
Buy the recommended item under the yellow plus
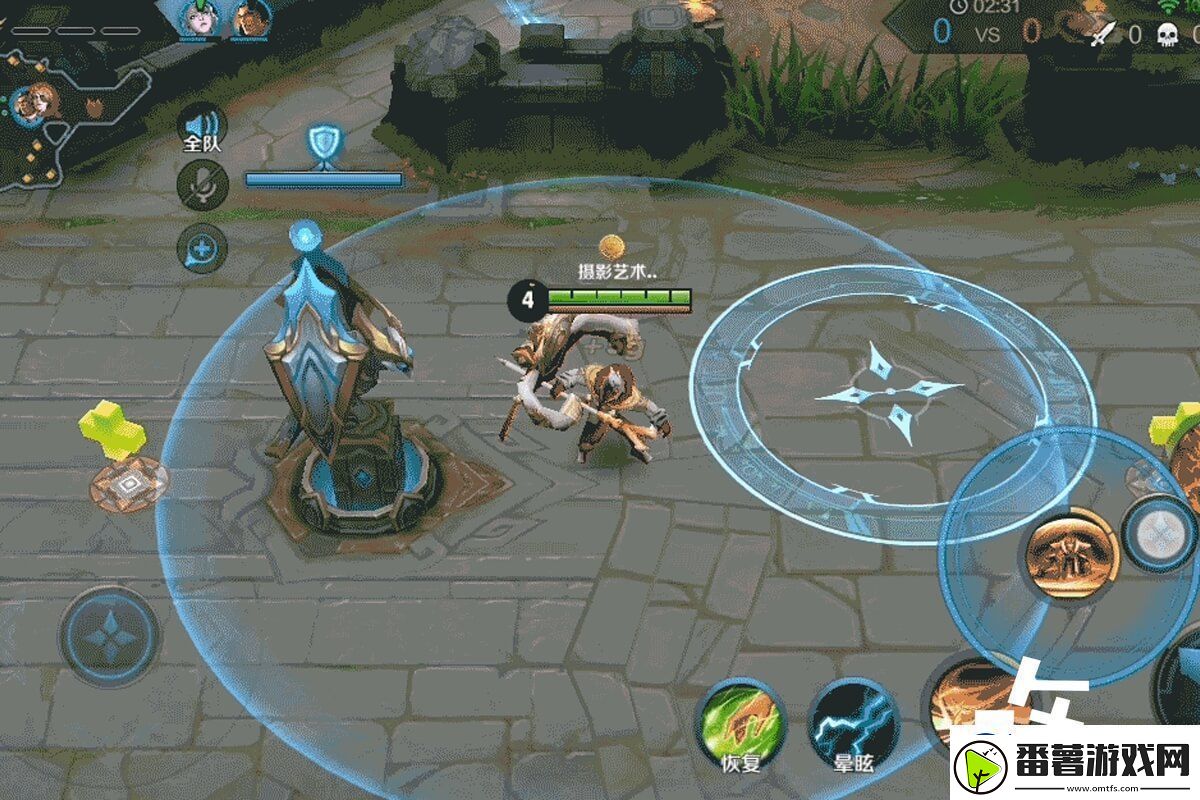coord(128,484)
